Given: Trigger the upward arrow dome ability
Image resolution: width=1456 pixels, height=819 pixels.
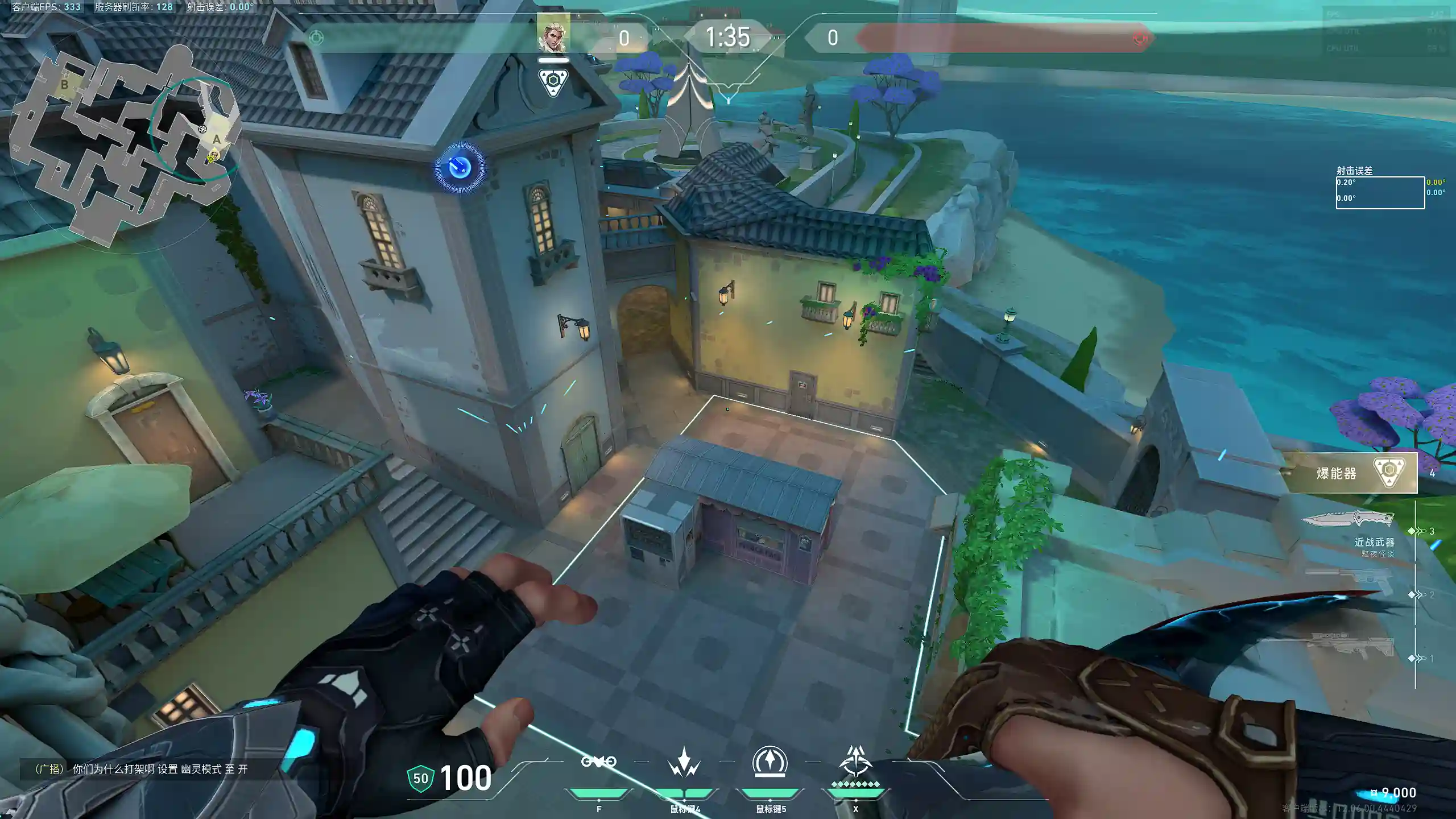Looking at the screenshot, I should [x=770, y=762].
